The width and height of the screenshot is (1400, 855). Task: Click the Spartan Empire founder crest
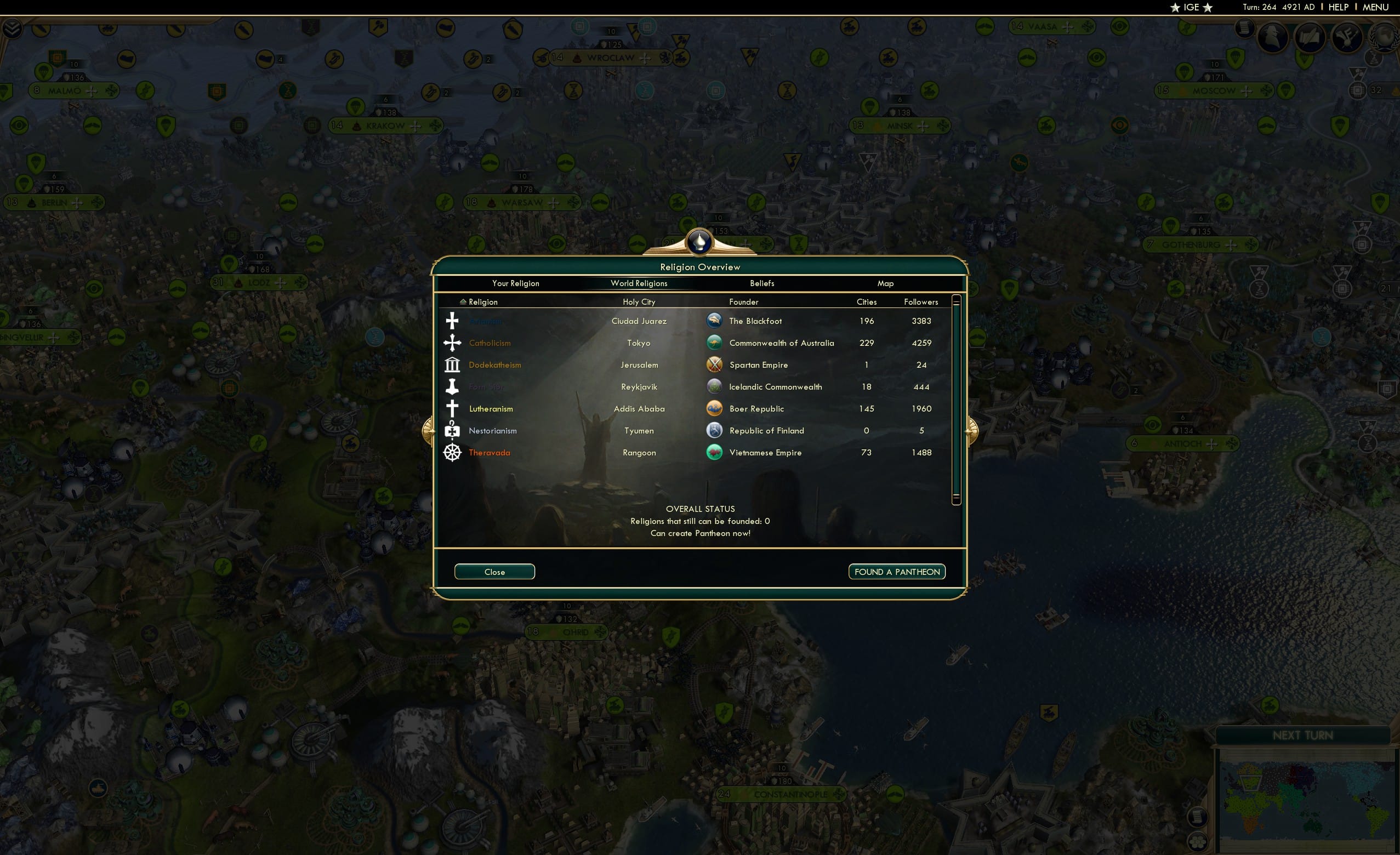coord(714,364)
